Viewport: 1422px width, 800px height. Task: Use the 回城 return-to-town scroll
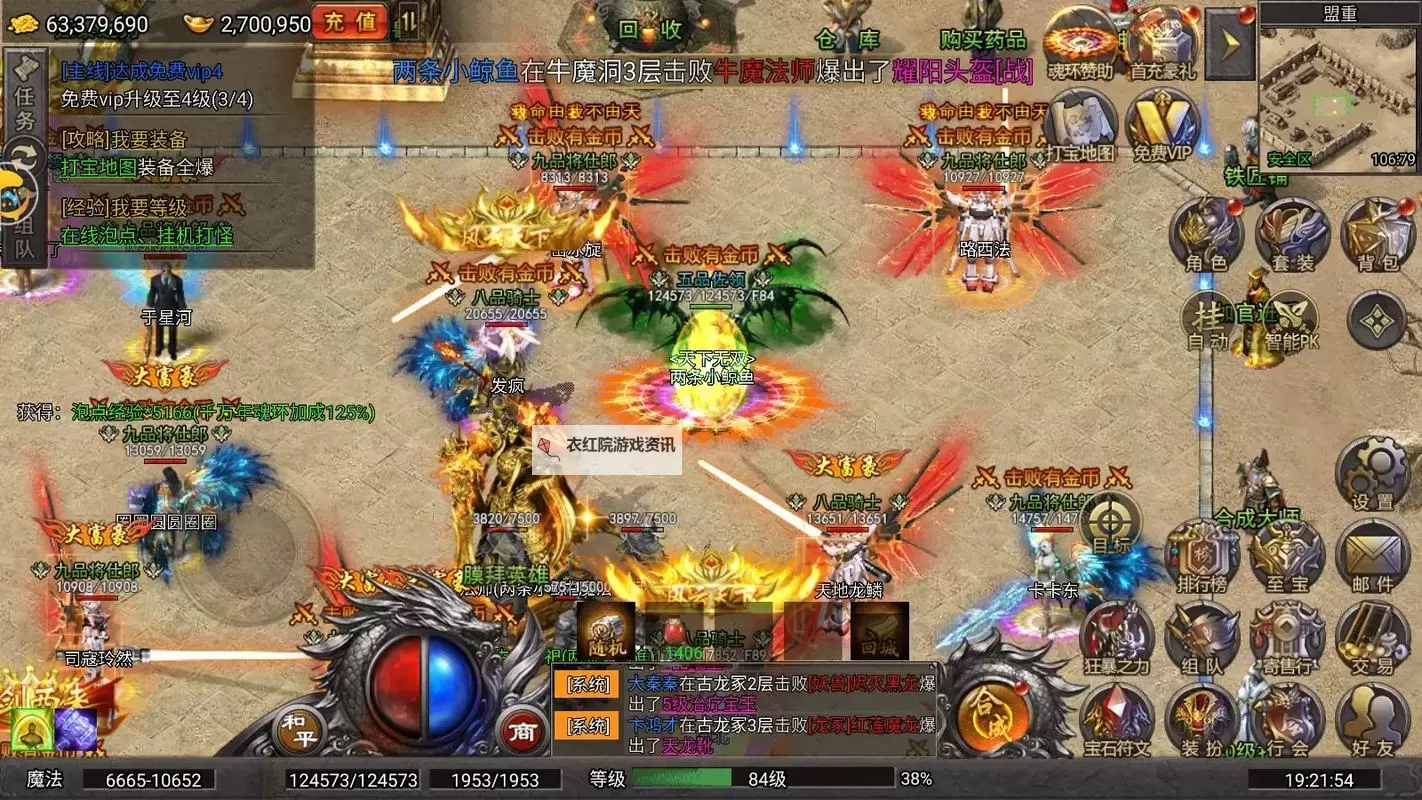pyautogui.click(x=880, y=630)
